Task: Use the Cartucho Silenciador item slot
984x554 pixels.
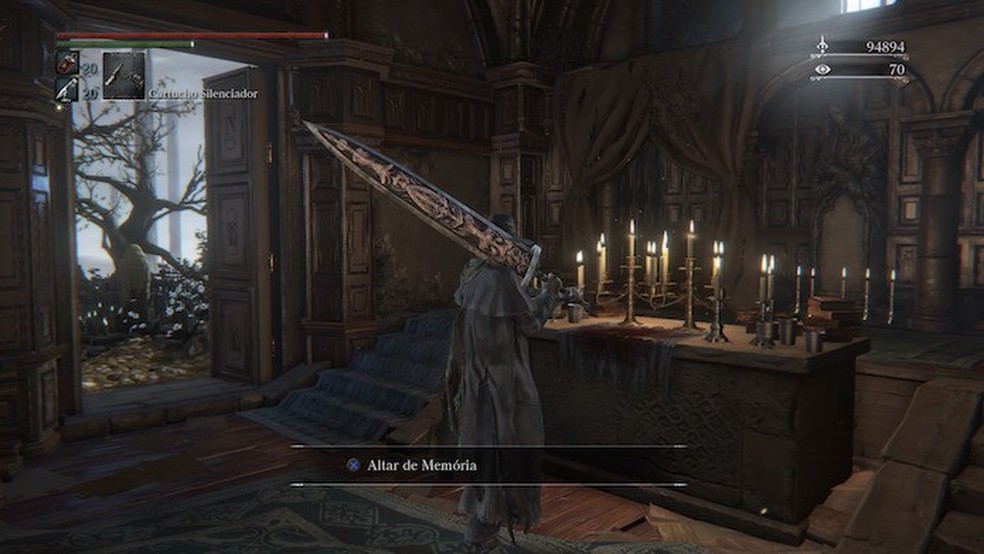Action: tap(124, 76)
